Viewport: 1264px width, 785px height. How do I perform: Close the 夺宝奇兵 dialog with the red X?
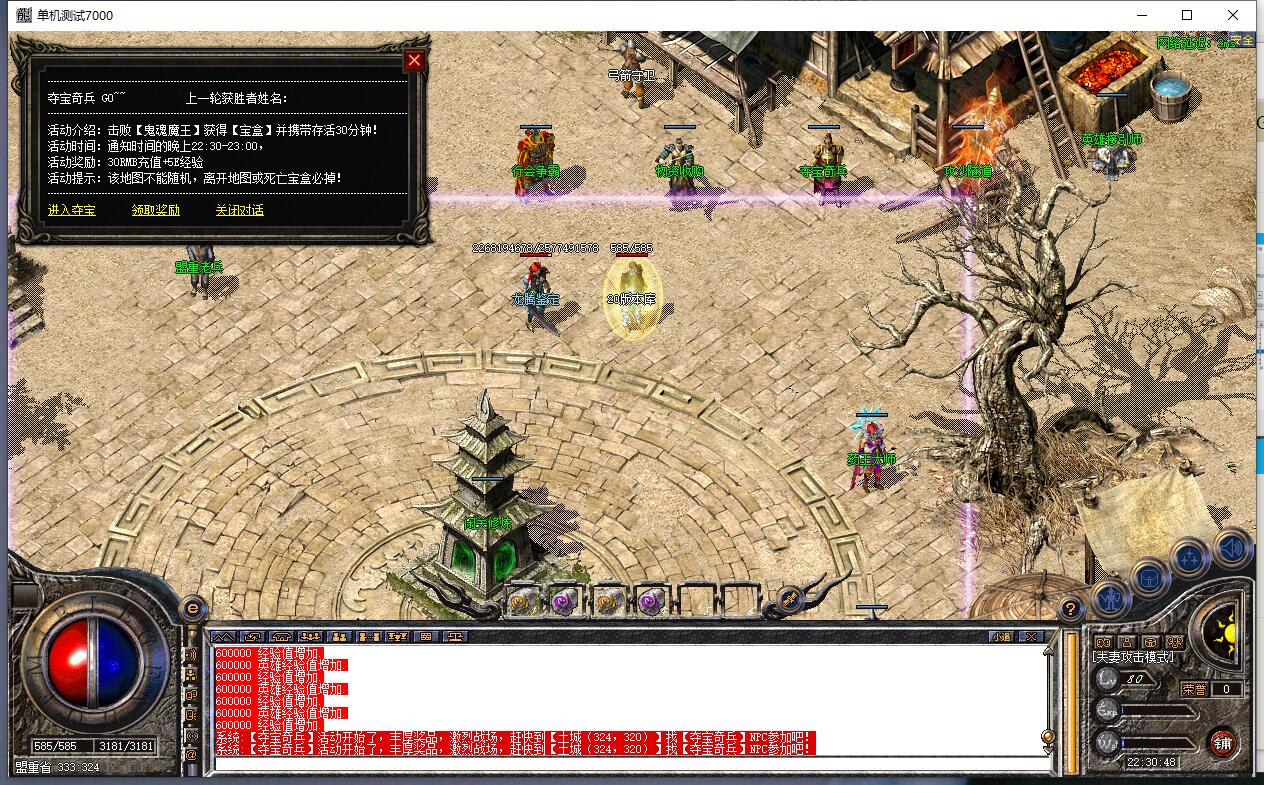tap(414, 60)
